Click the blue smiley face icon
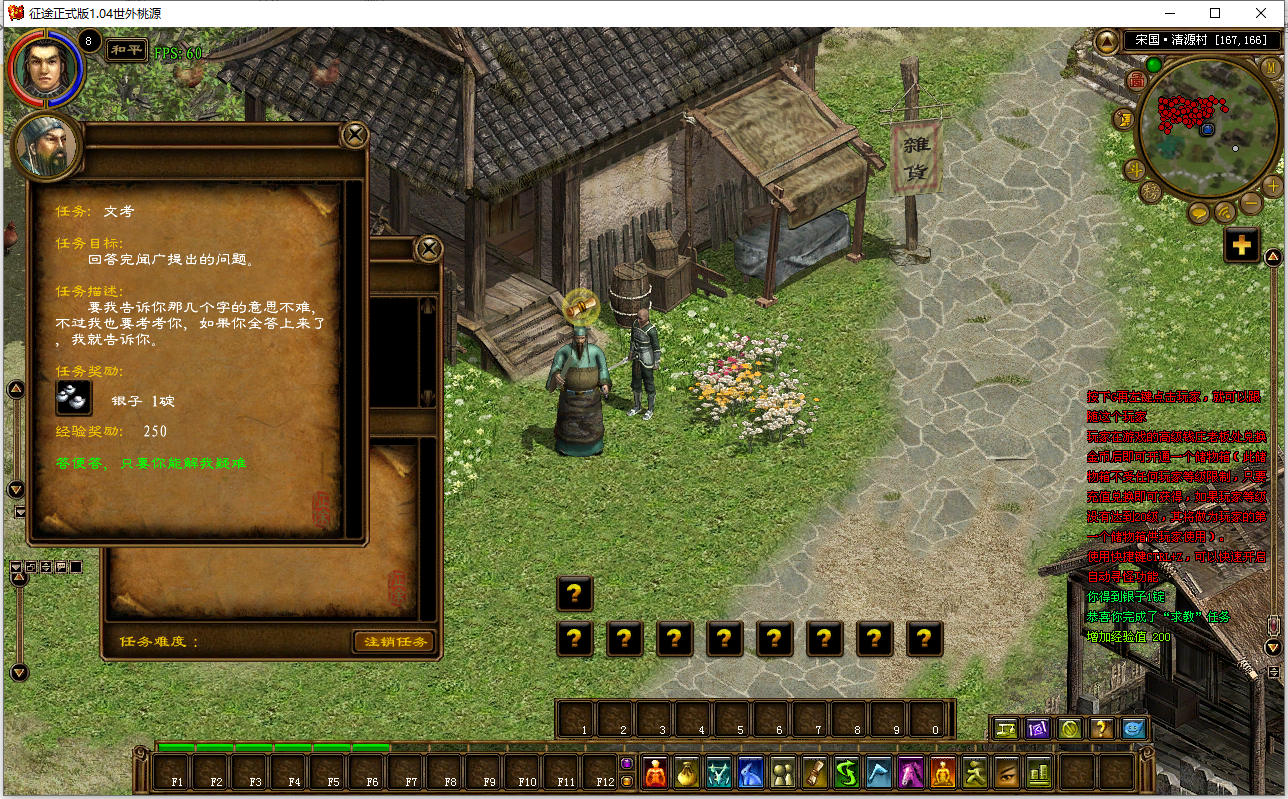This screenshot has width=1288, height=799. tap(1133, 728)
